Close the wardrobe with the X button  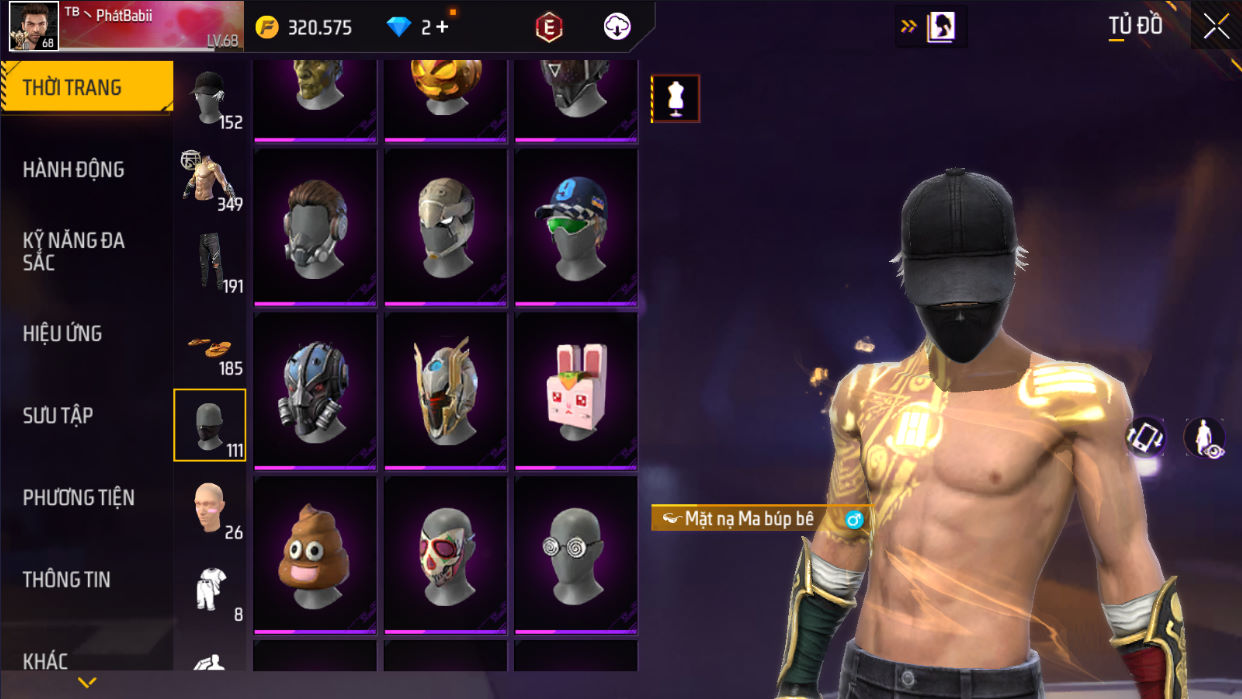1216,27
